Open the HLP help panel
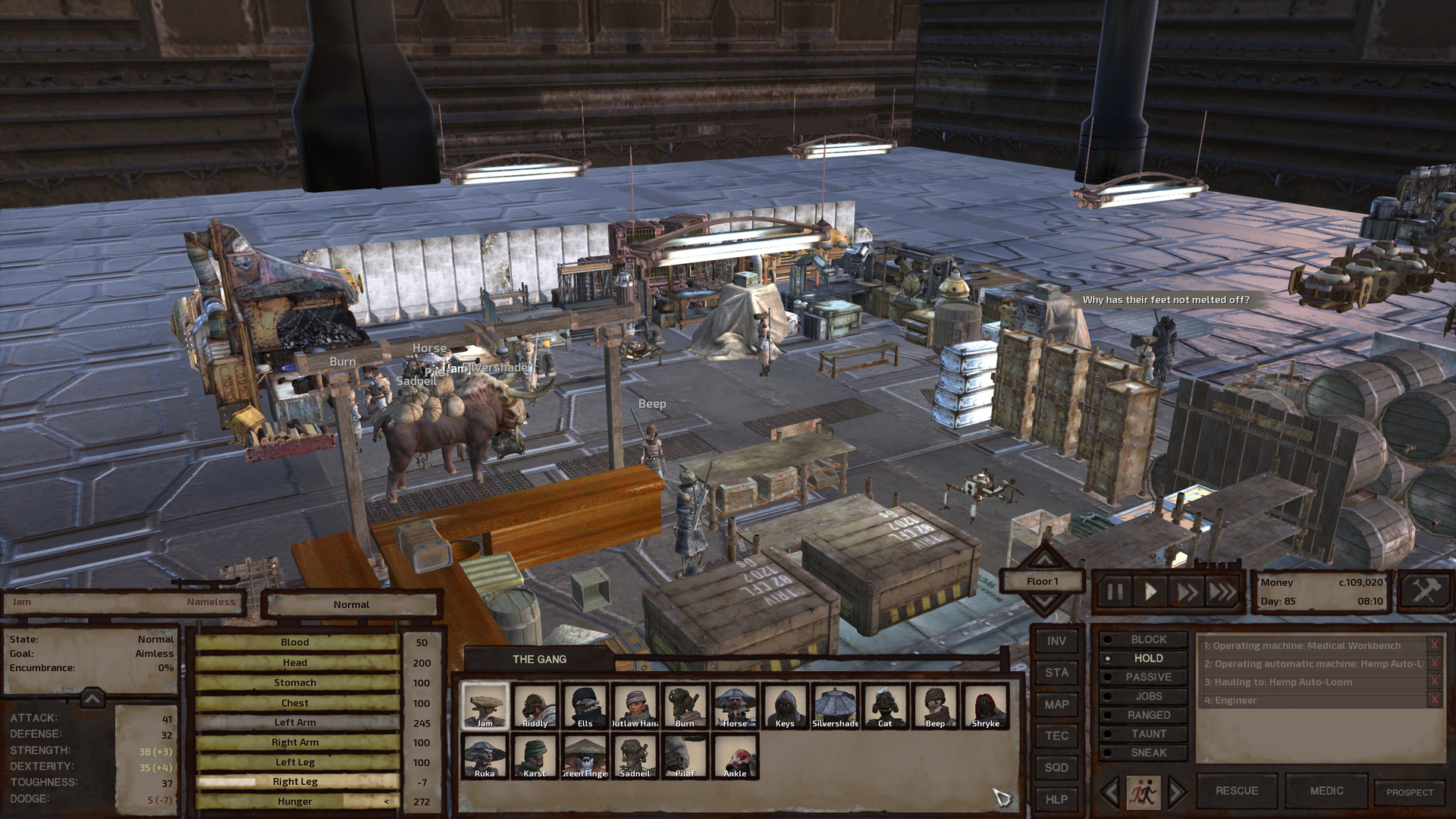 click(1056, 799)
